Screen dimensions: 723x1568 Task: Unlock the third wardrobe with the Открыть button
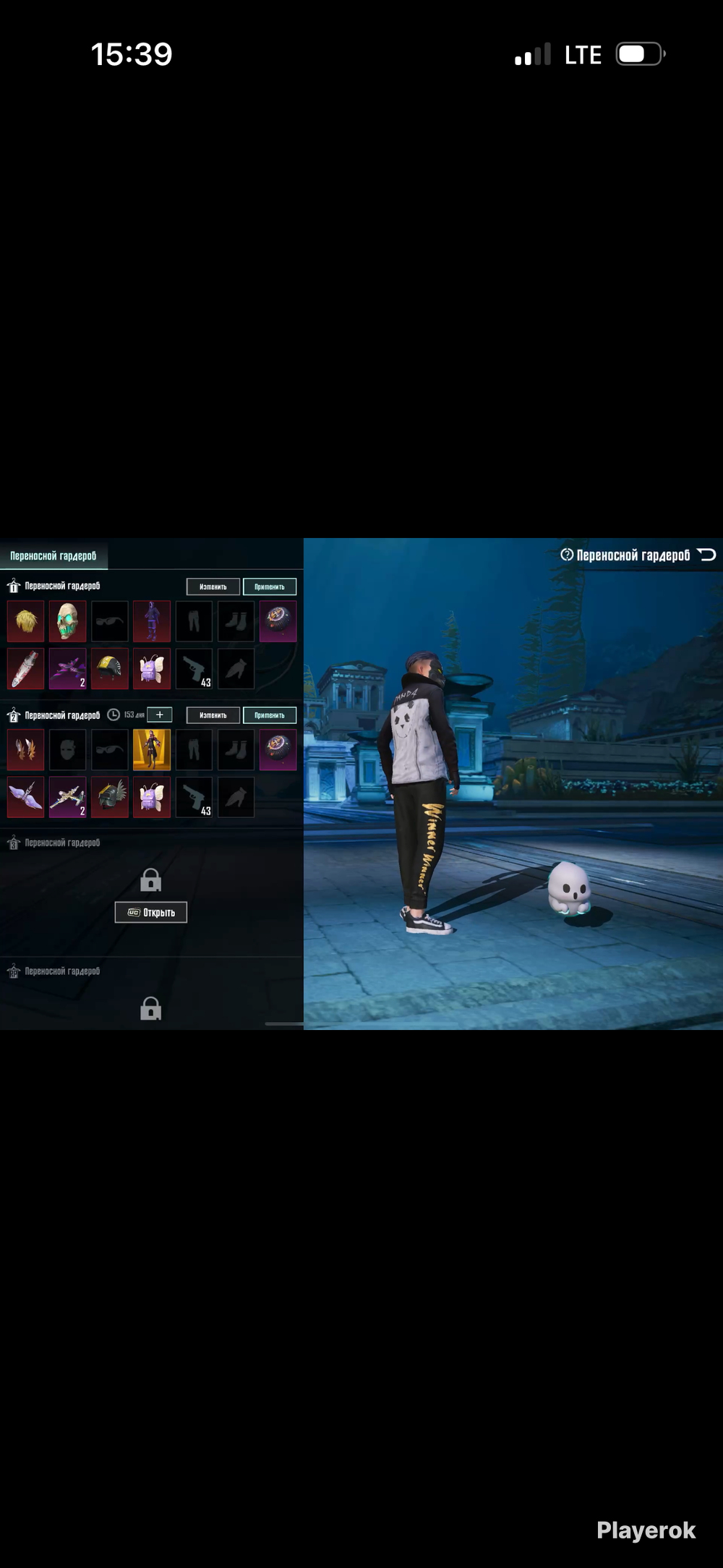coord(150,912)
